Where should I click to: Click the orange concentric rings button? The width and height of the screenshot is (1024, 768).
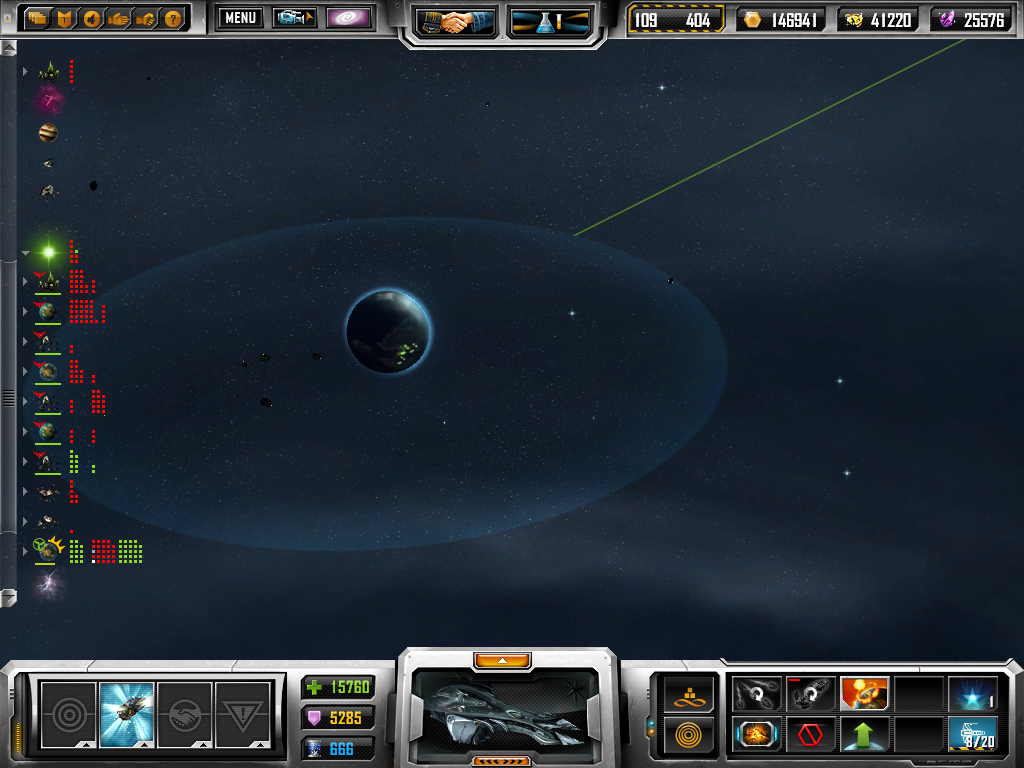pos(689,734)
